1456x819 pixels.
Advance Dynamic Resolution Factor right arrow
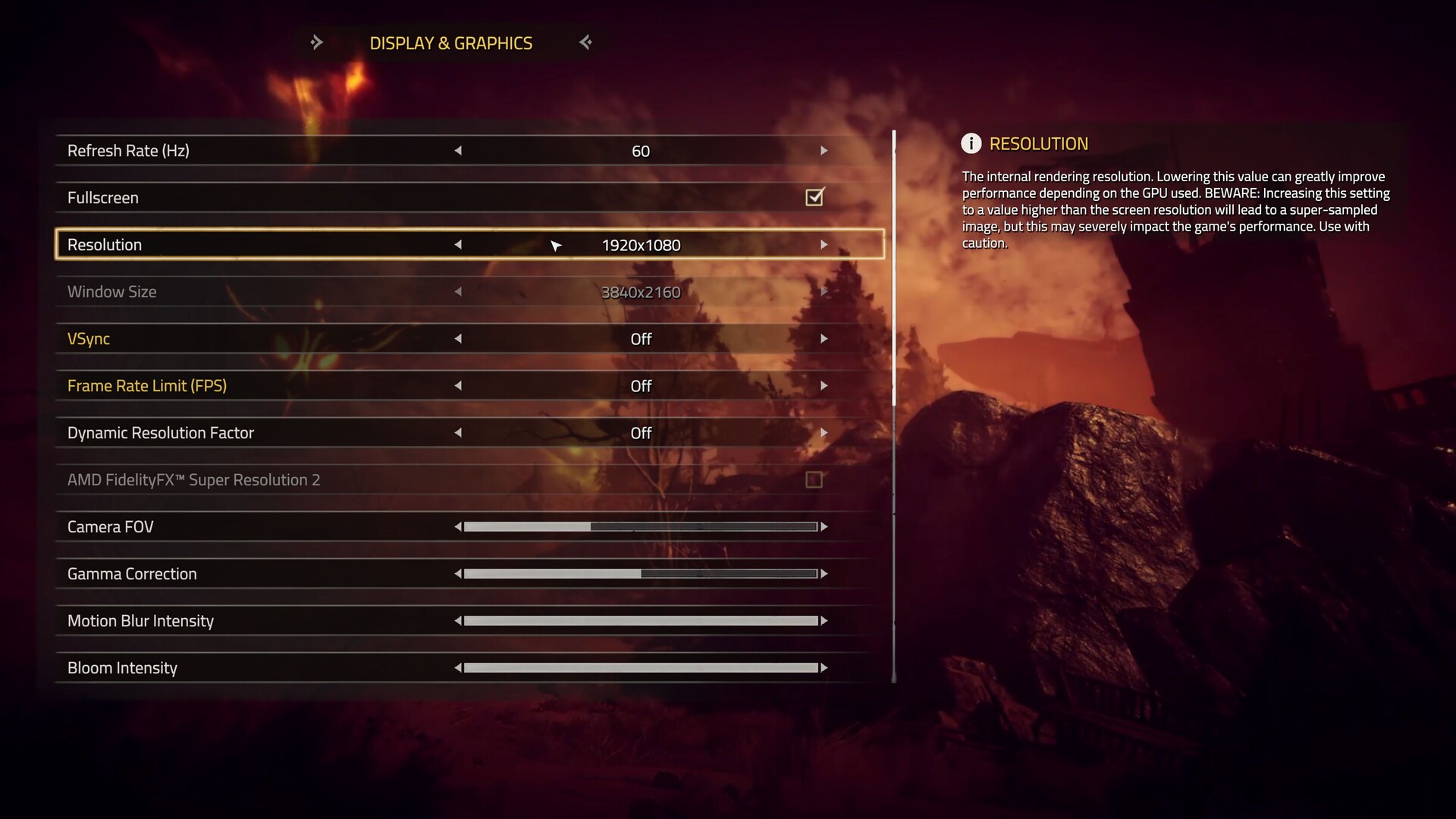pos(824,433)
